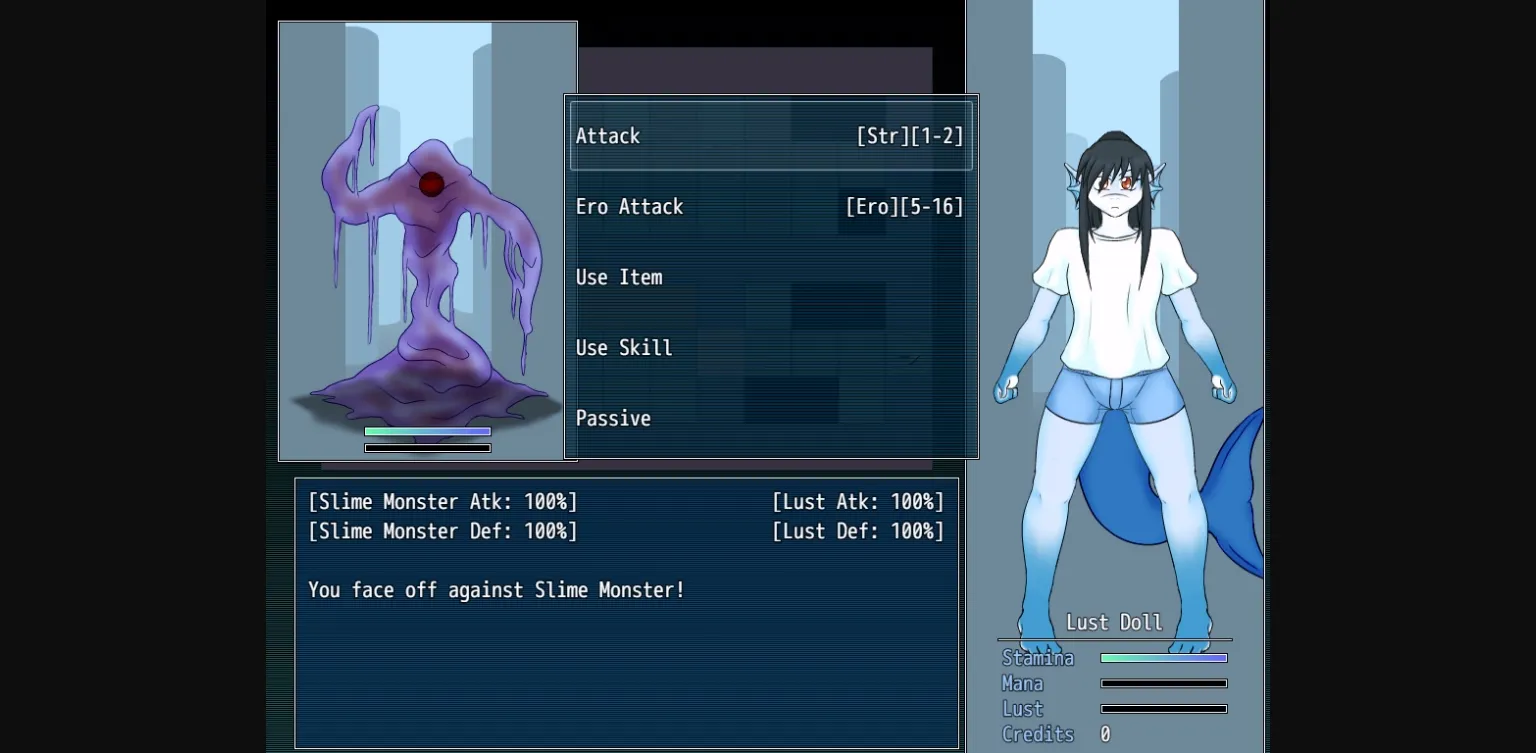Click the Lust Def: 100% text
1536x753 pixels.
click(x=857, y=531)
